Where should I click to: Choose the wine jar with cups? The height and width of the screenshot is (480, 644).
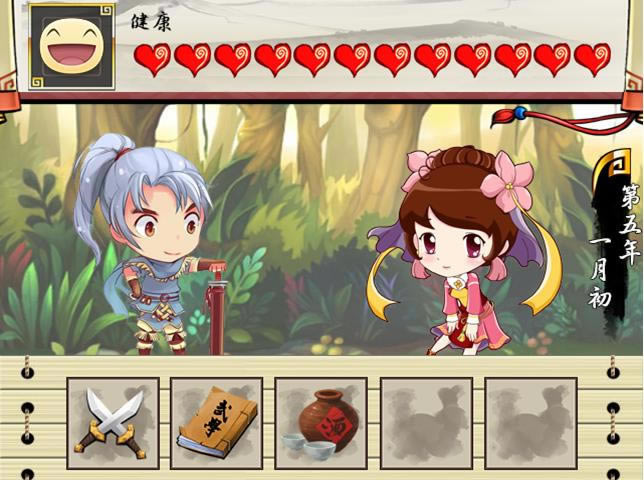pos(320,423)
